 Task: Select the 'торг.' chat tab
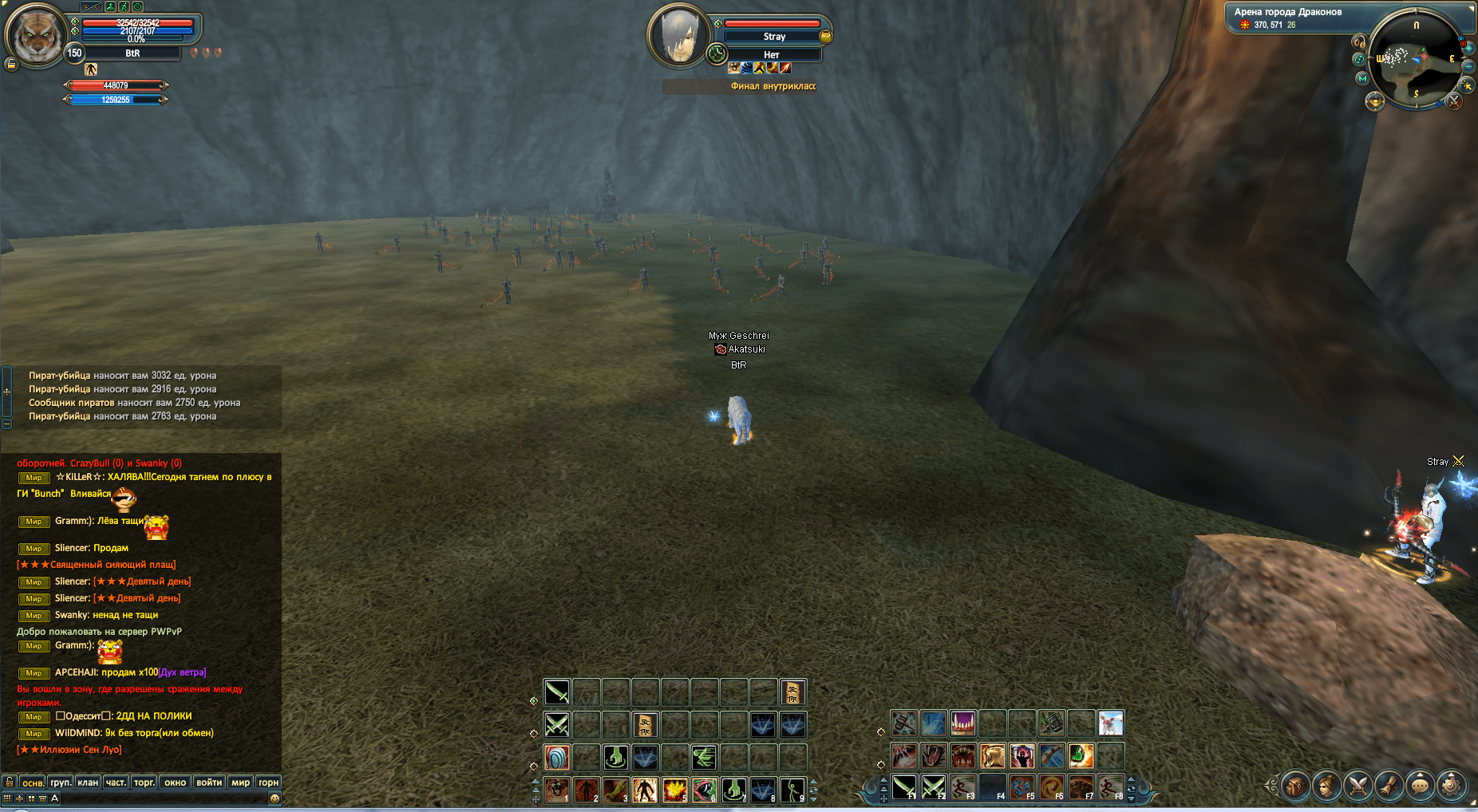tap(144, 782)
